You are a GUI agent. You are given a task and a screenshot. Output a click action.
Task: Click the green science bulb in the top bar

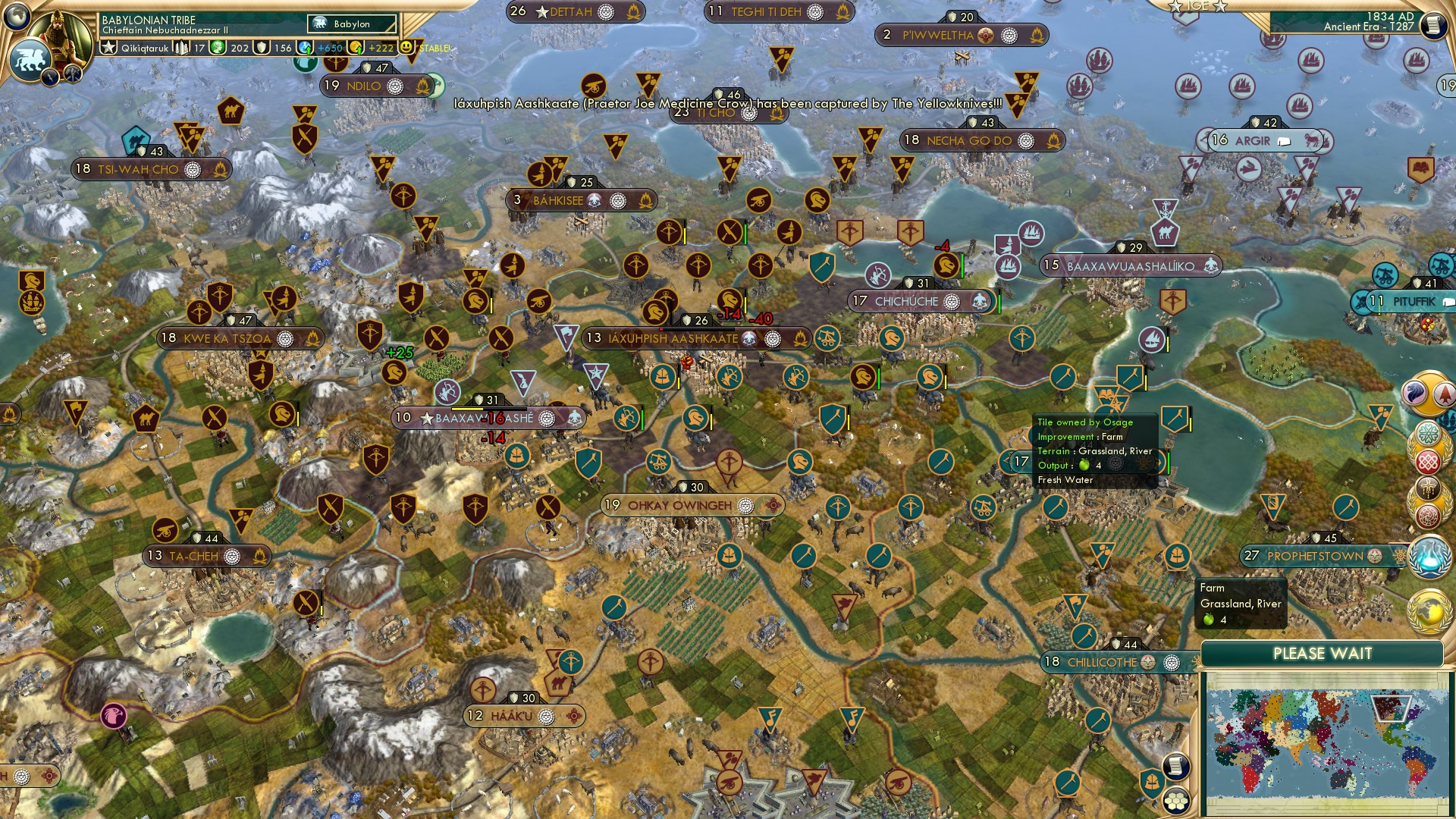click(x=218, y=48)
